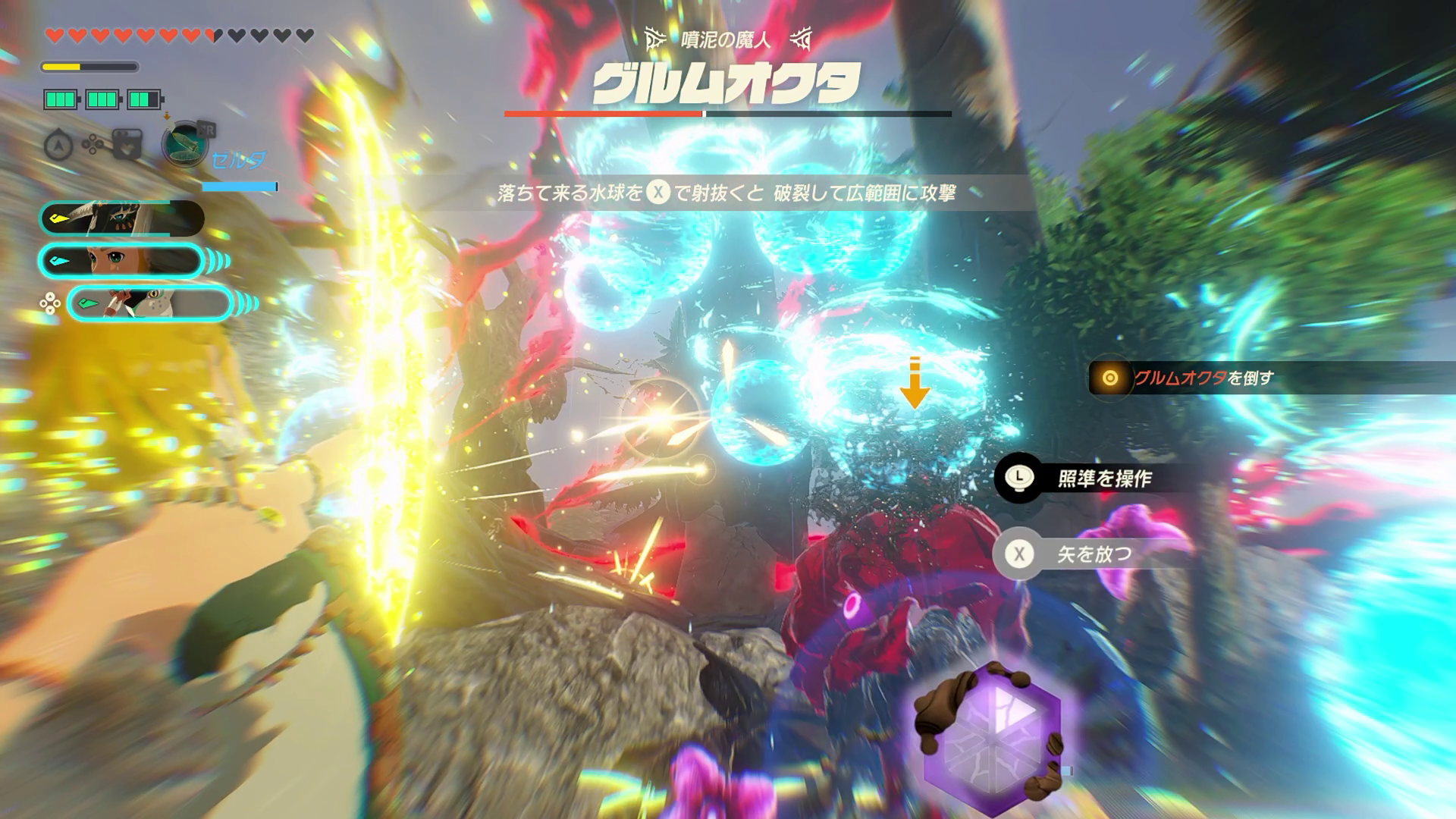Open the heart item pouch icon
The width and height of the screenshot is (1456, 819).
click(127, 144)
